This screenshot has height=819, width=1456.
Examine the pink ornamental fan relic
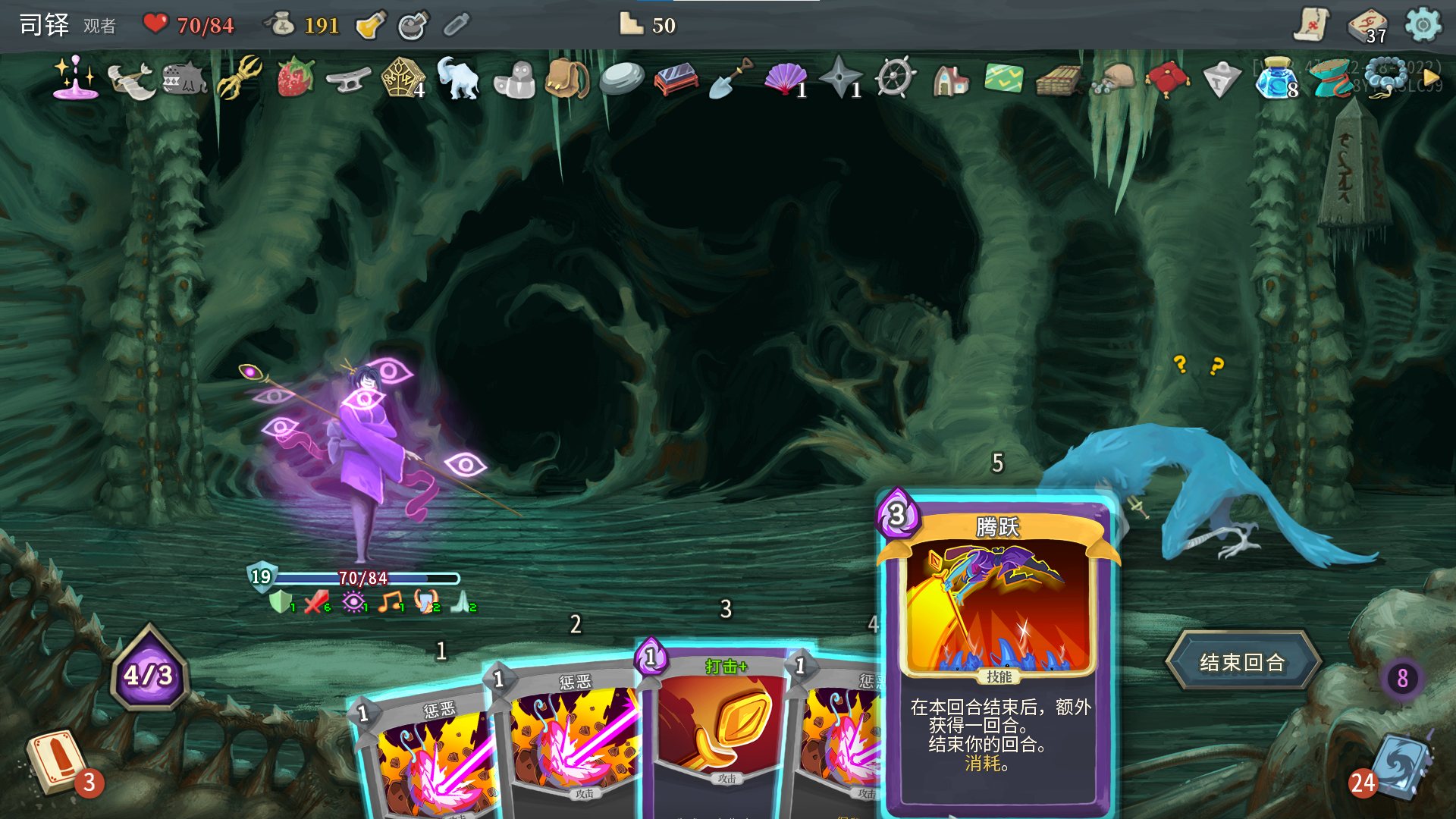(785, 79)
